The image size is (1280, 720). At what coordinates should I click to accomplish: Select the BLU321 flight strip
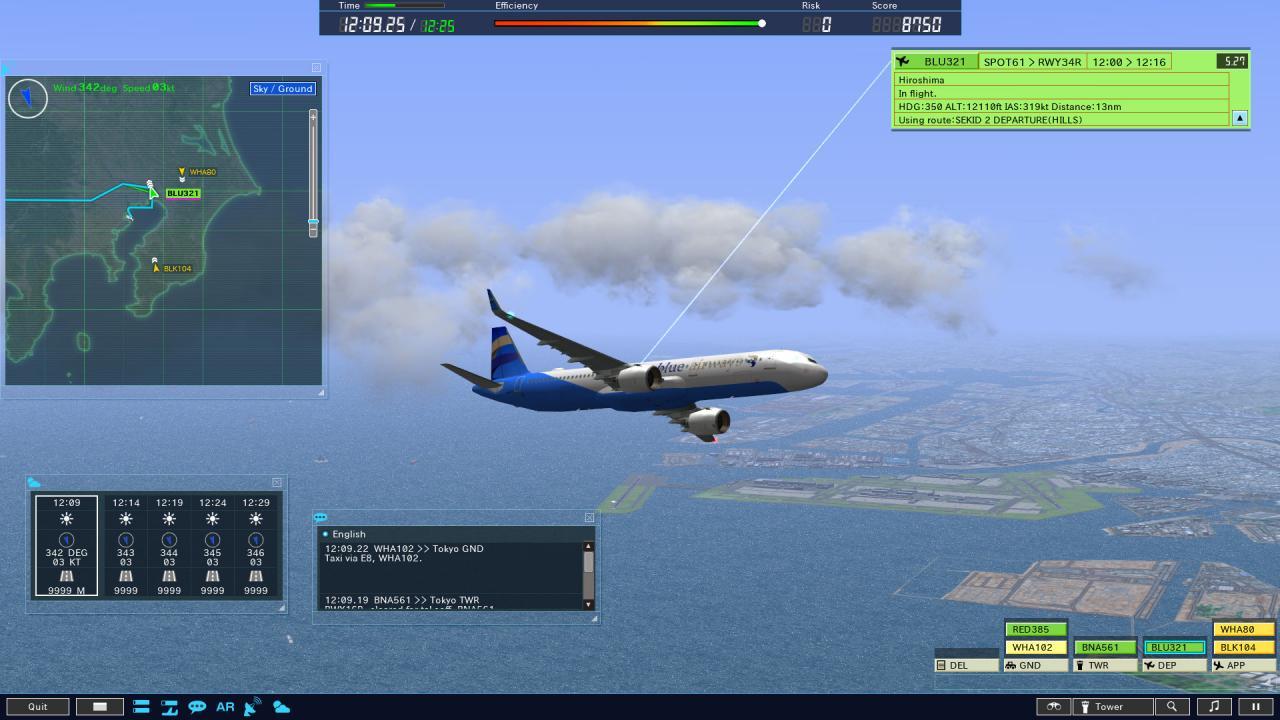pos(1173,647)
